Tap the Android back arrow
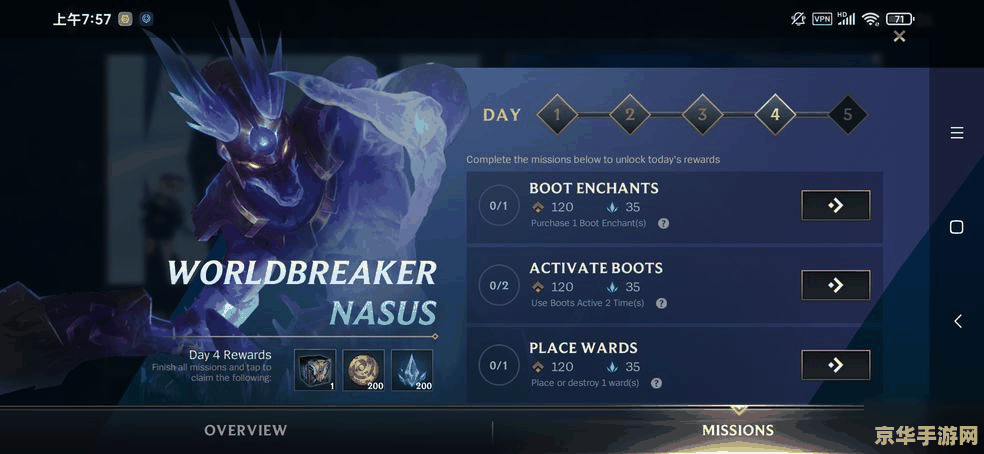Screen dimensions: 984x454 [957, 321]
